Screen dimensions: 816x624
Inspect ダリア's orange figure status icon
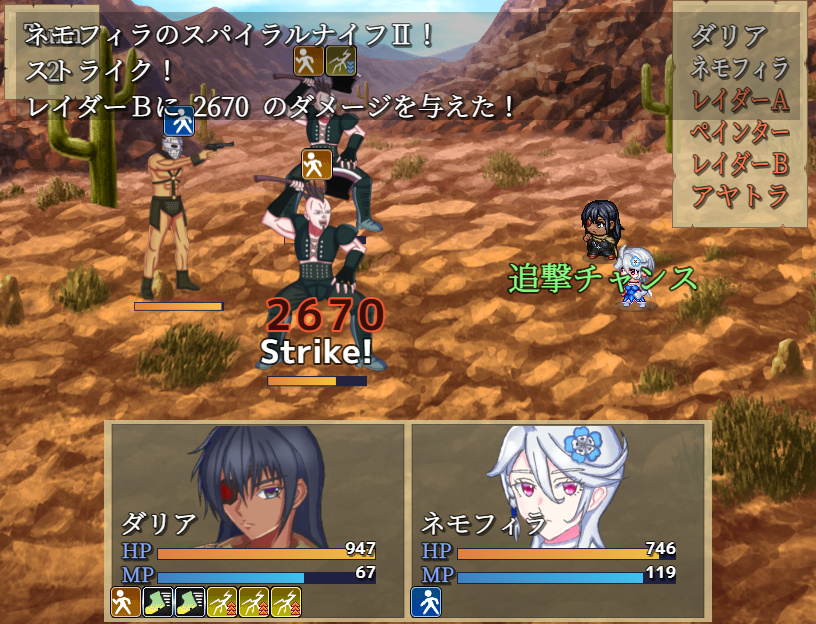(x=125, y=601)
